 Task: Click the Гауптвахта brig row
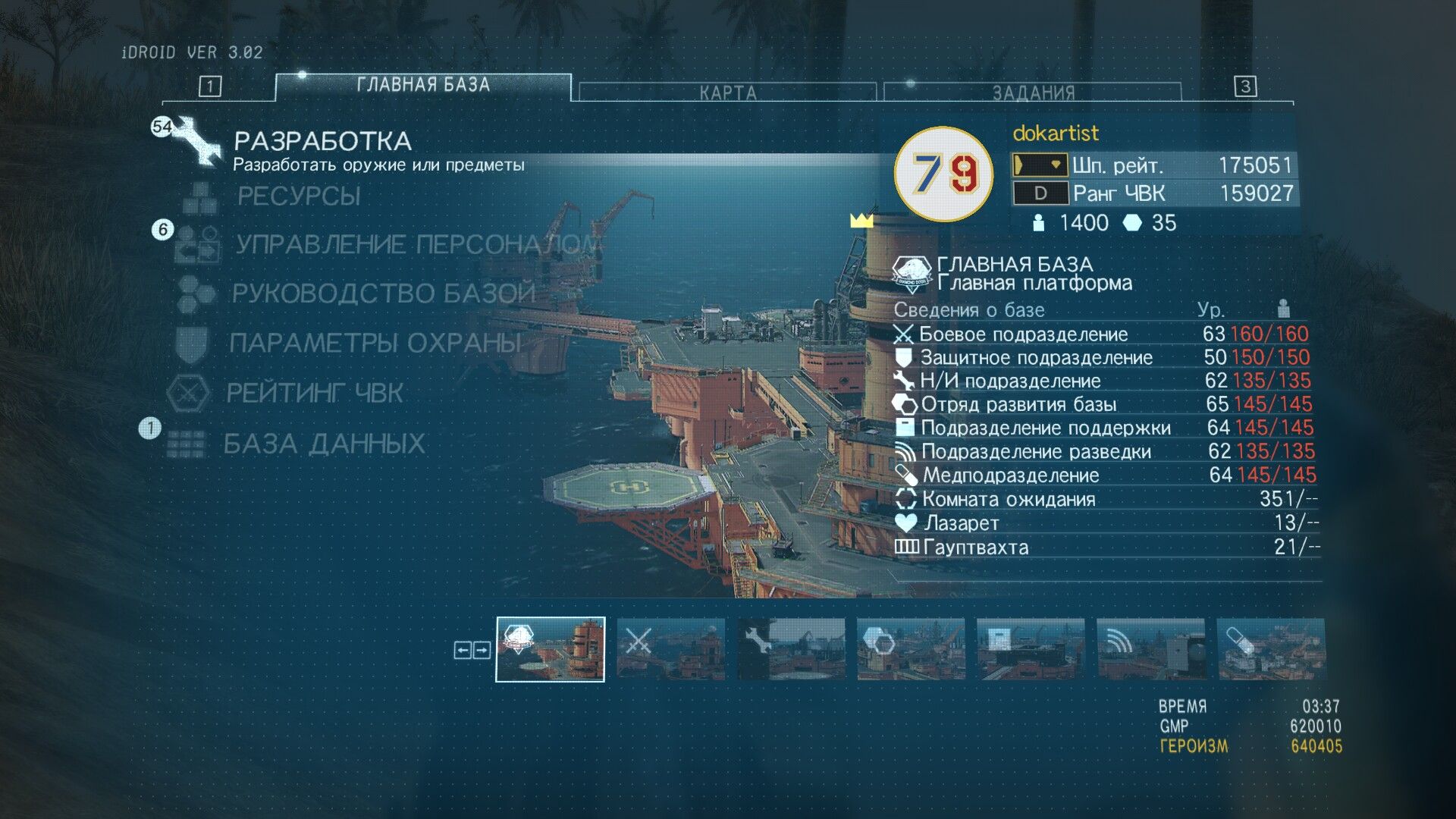point(976,548)
